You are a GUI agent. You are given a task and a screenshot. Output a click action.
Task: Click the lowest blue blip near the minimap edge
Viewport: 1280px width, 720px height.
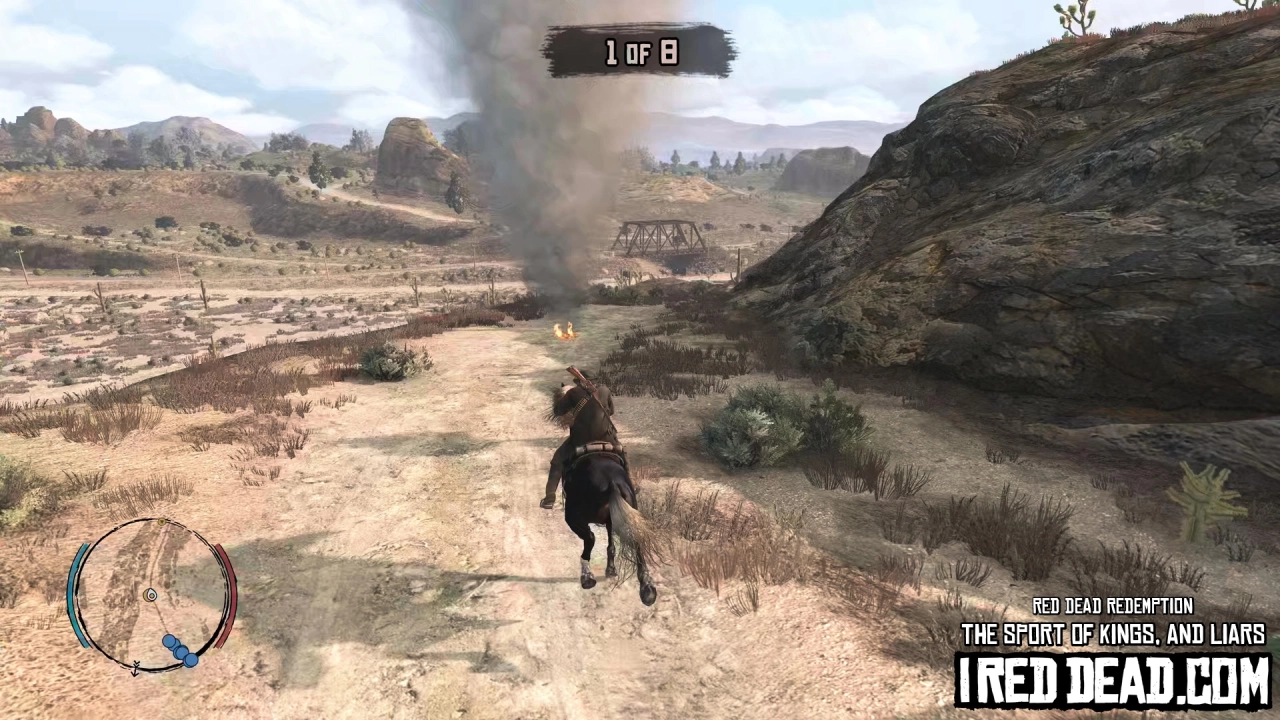[x=190, y=658]
